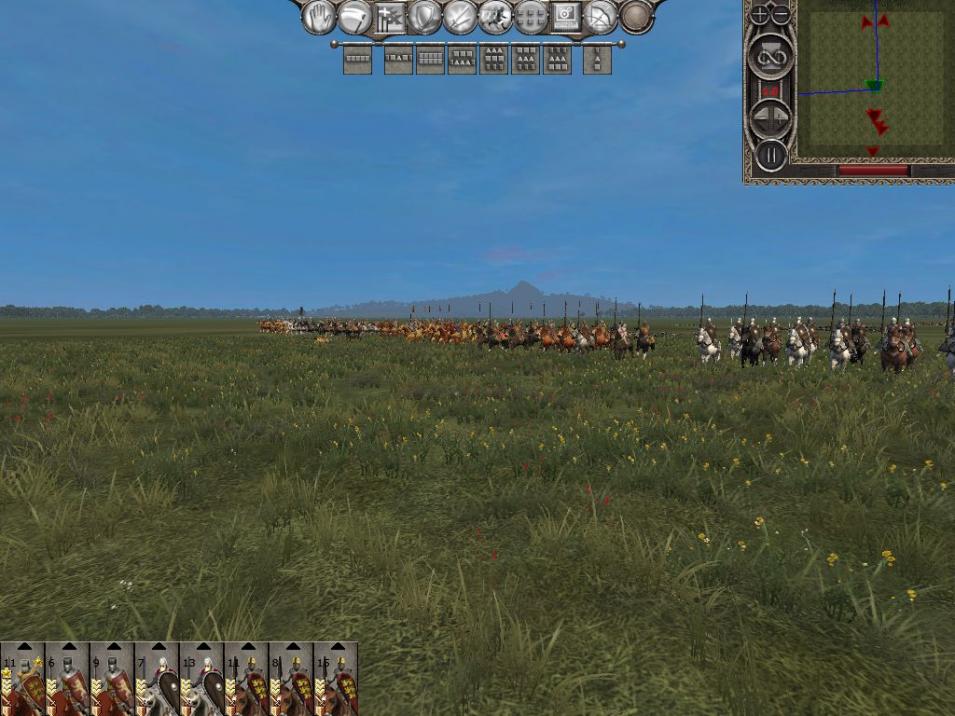The image size is (955, 716).
Task: Toggle the crossed swords button
Action: [x=460, y=17]
